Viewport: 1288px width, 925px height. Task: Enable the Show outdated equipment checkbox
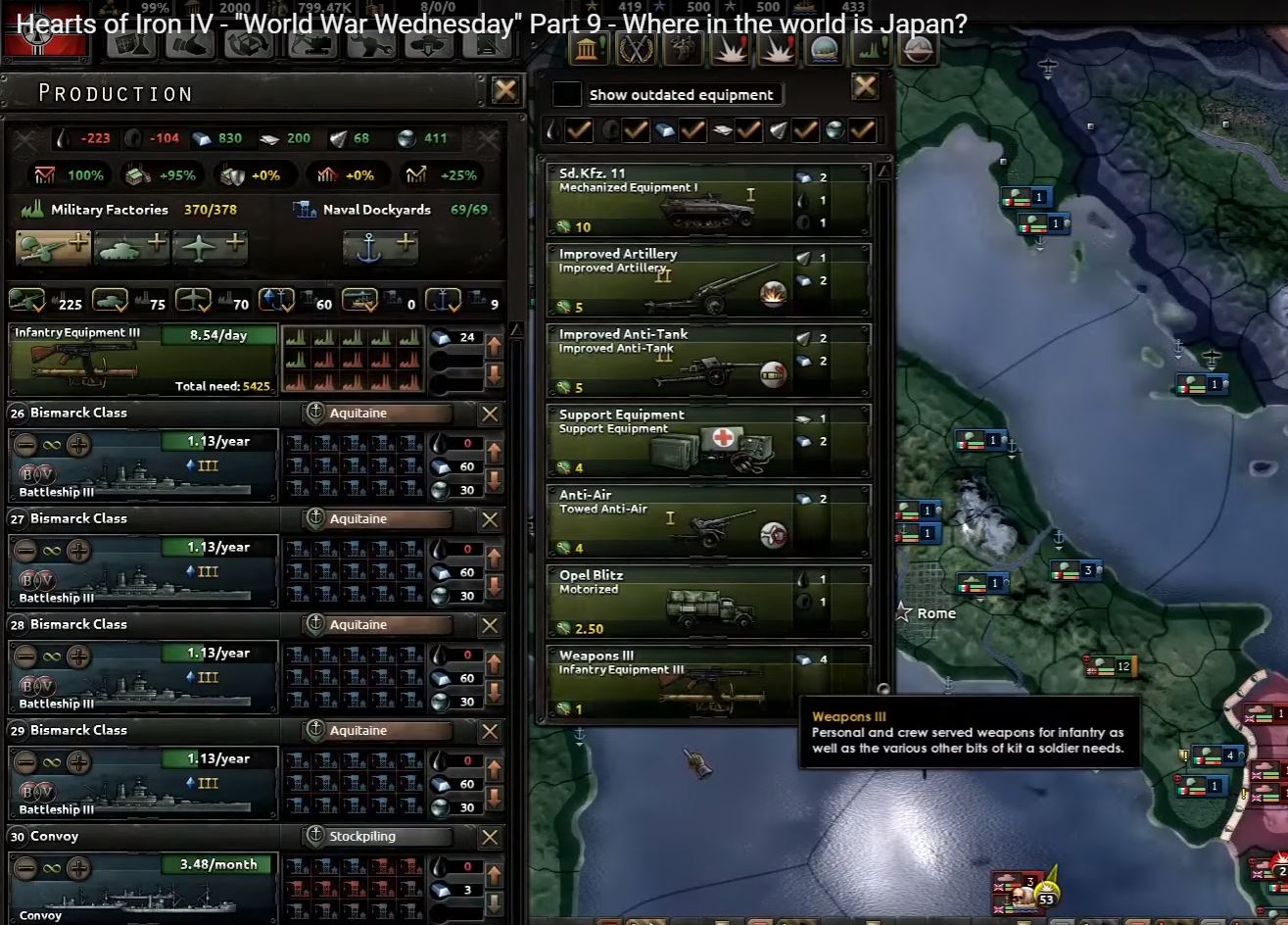click(565, 94)
